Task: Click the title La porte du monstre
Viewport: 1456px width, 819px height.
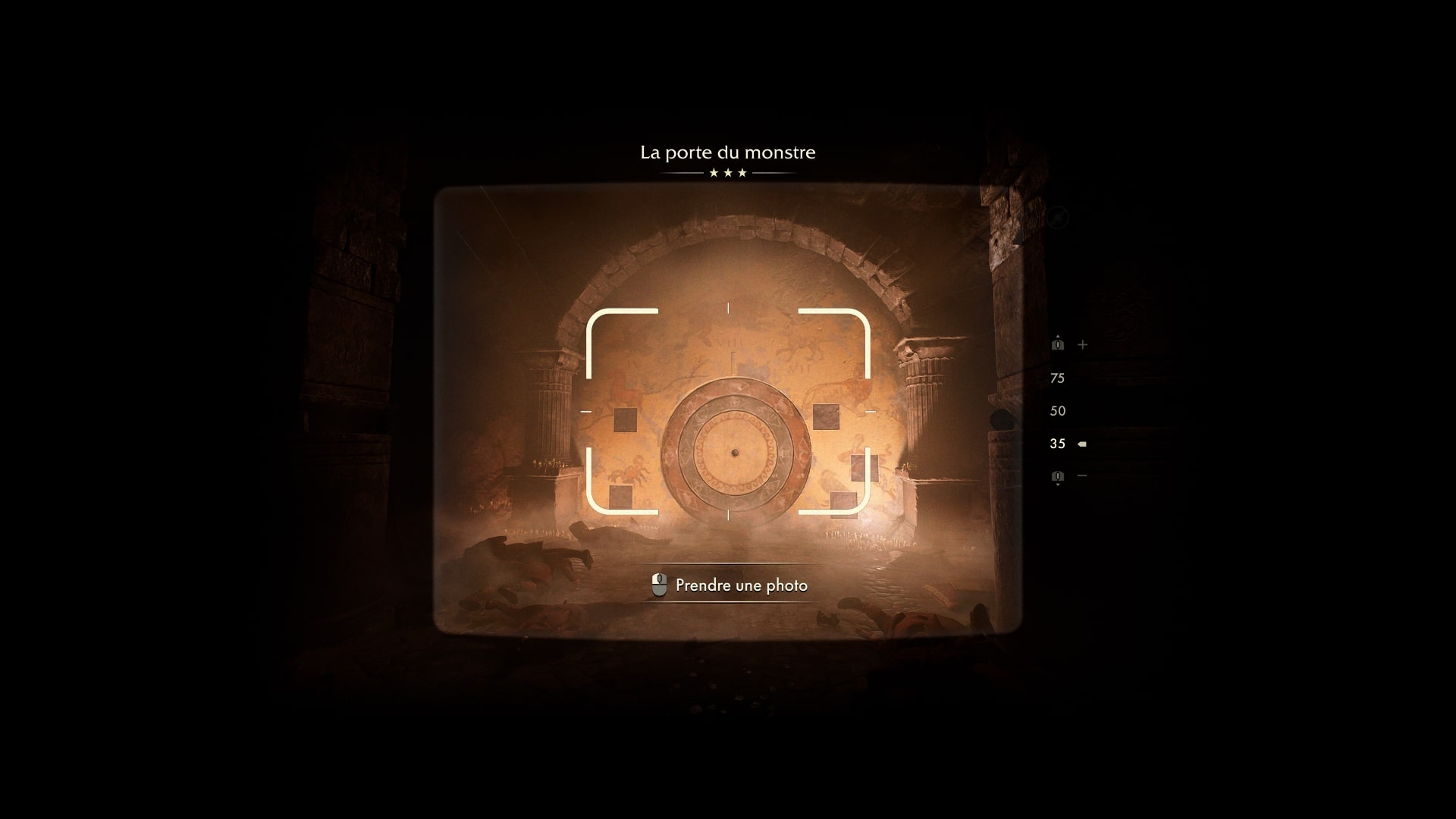Action: pos(728,152)
